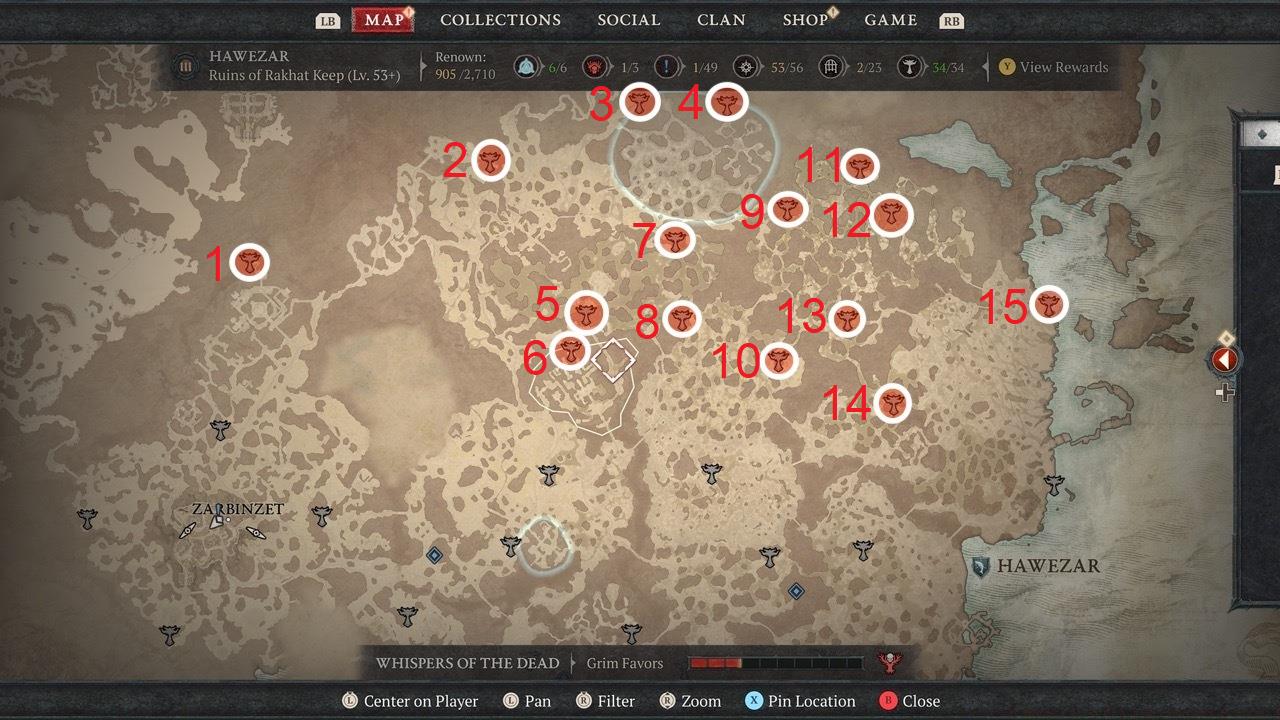1280x720 pixels.
Task: Toggle the map Filter option
Action: tap(606, 701)
